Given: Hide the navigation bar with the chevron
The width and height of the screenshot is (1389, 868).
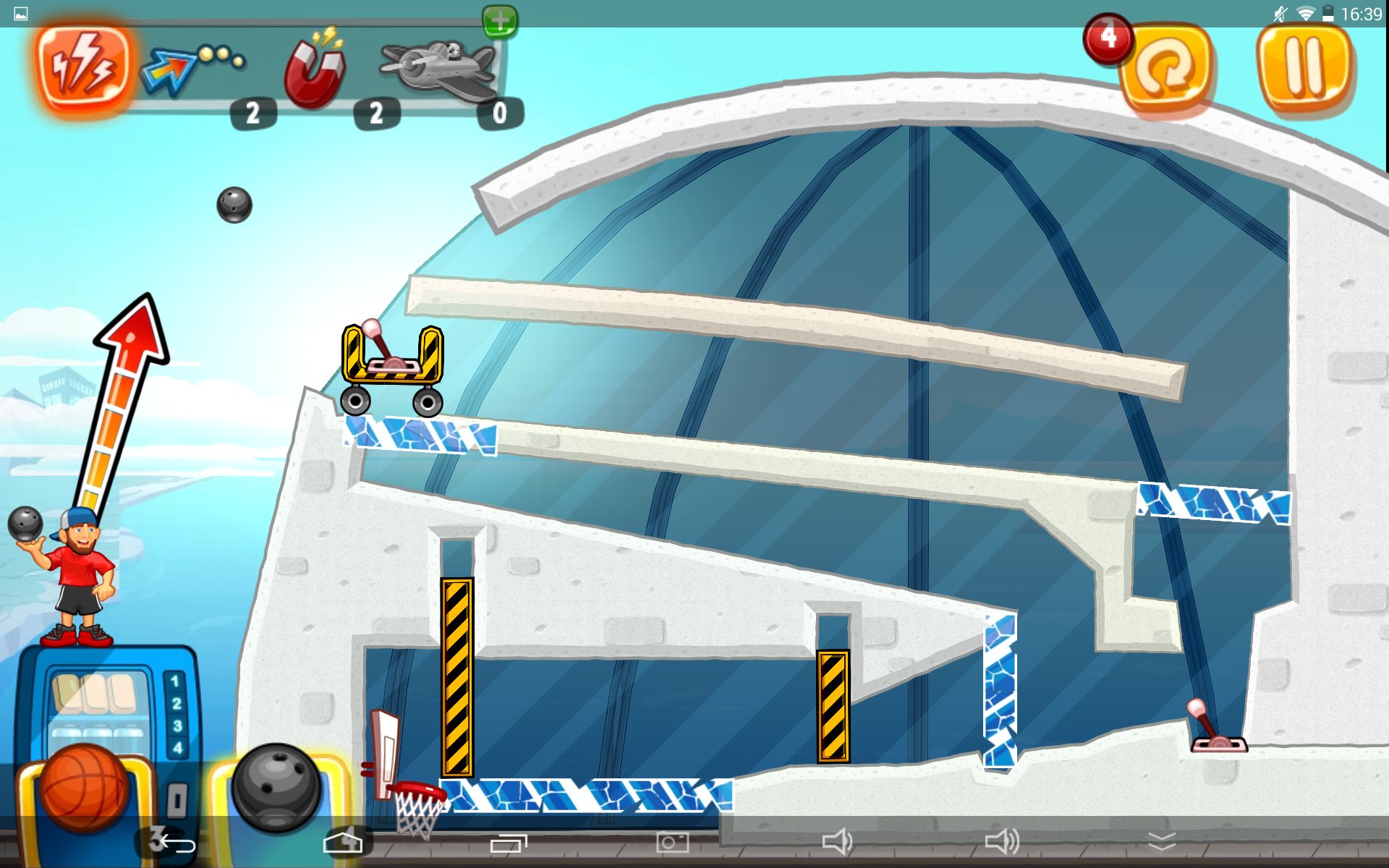Looking at the screenshot, I should pos(1162,842).
